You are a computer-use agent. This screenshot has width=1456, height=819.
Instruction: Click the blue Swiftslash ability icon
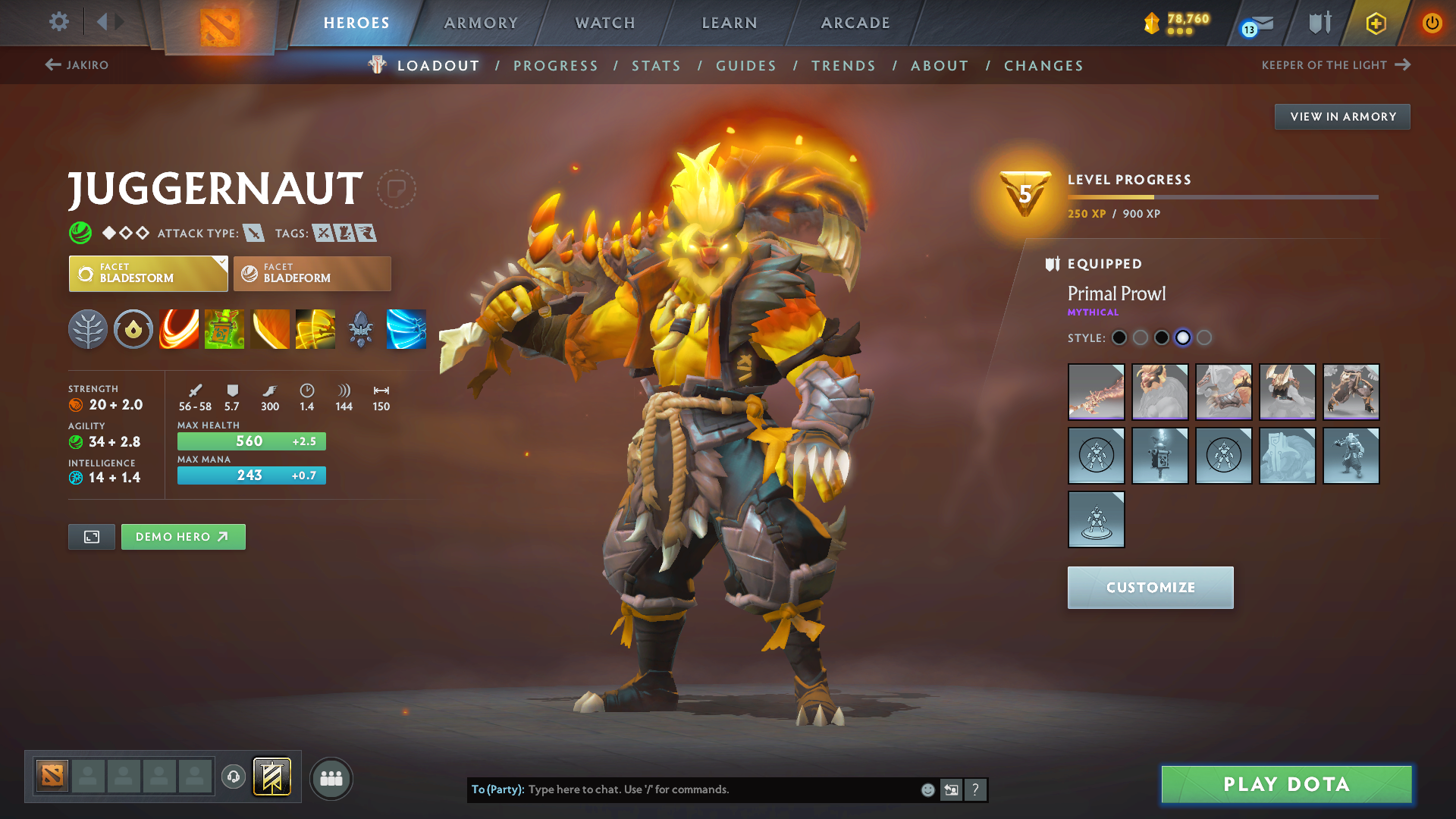pyautogui.click(x=406, y=329)
